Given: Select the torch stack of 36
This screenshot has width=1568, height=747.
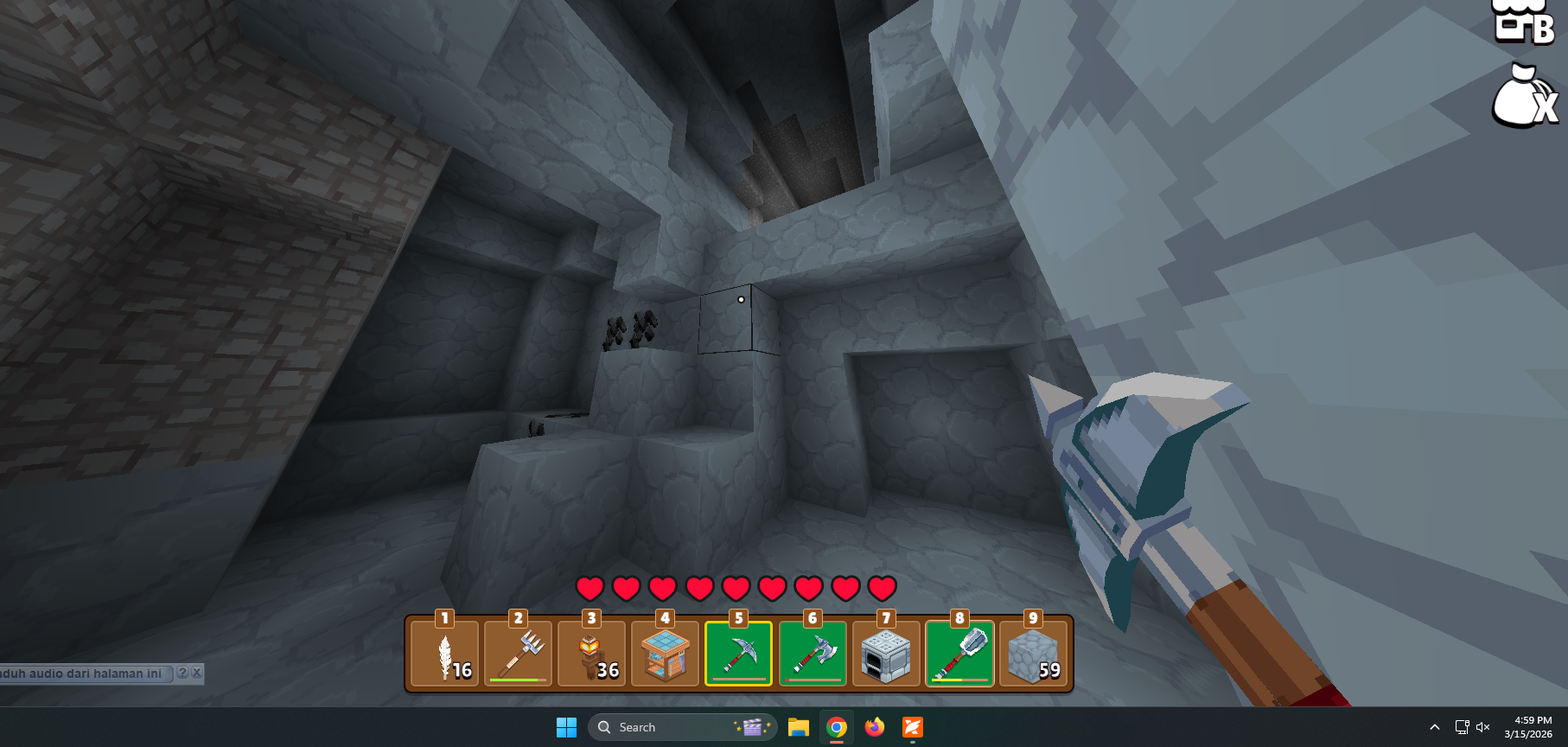Looking at the screenshot, I should tap(591, 654).
